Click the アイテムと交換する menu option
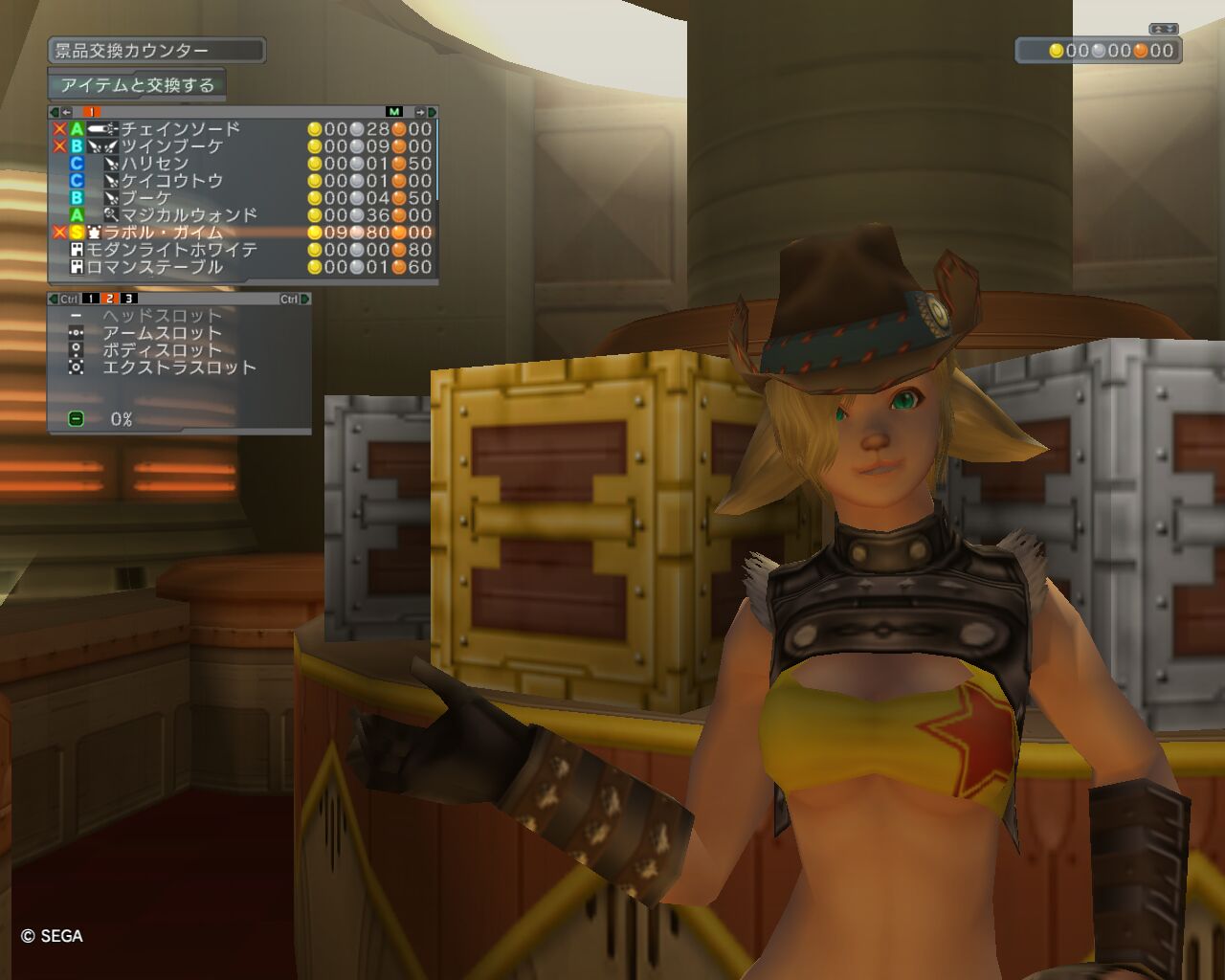 [x=137, y=85]
